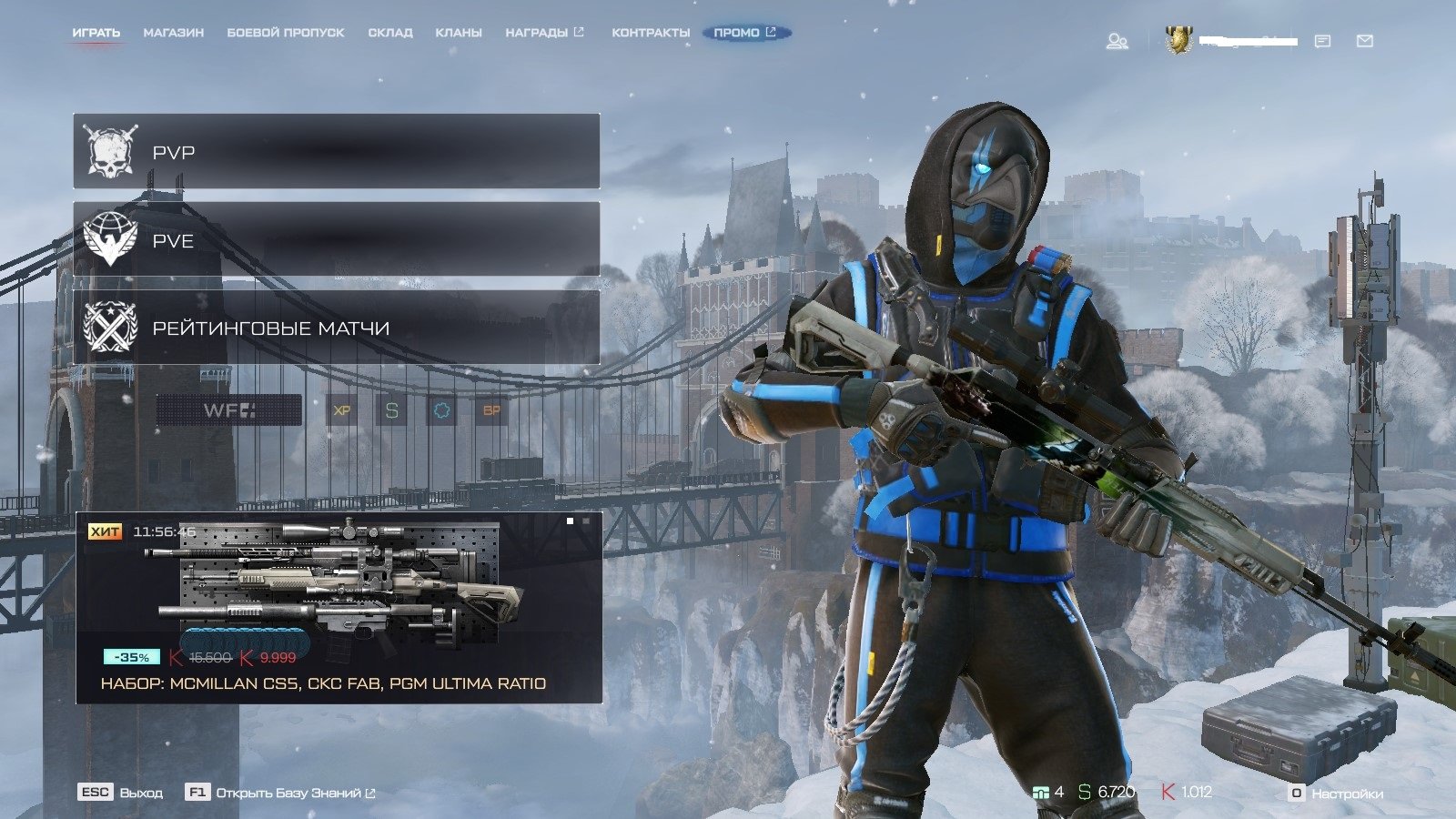The width and height of the screenshot is (1456, 819).
Task: Go to the БОЕВОЙ ПРОПУСК tab
Action: (285, 33)
